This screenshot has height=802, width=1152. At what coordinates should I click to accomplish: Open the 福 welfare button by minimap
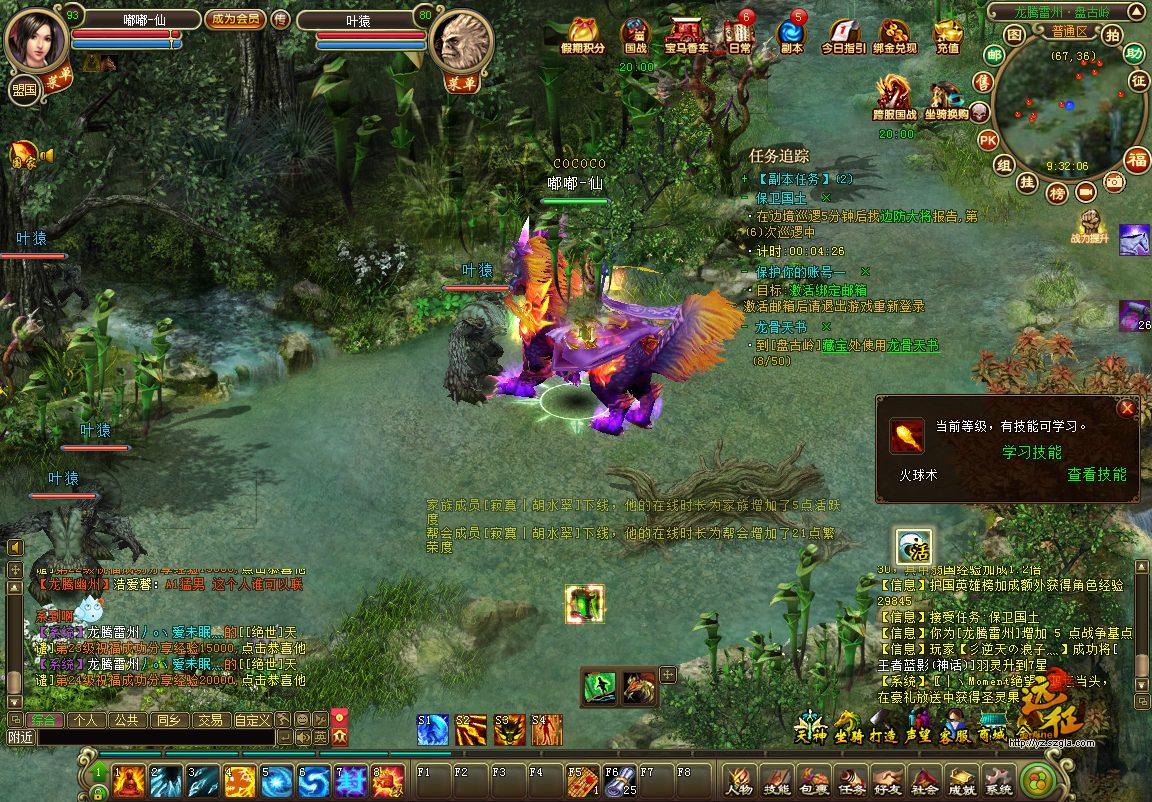tap(1137, 159)
